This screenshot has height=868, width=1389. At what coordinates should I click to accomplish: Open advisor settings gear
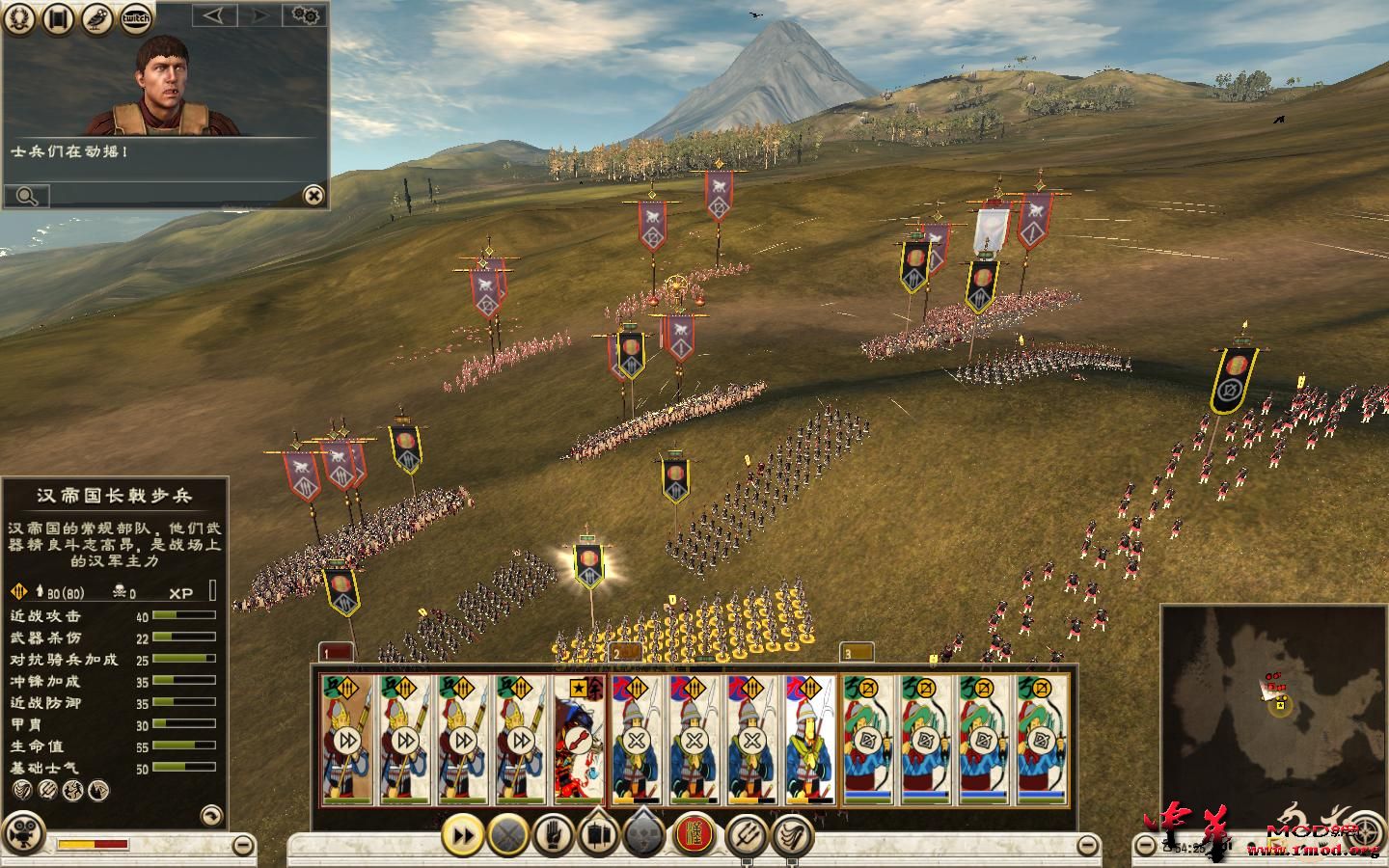coord(306,15)
